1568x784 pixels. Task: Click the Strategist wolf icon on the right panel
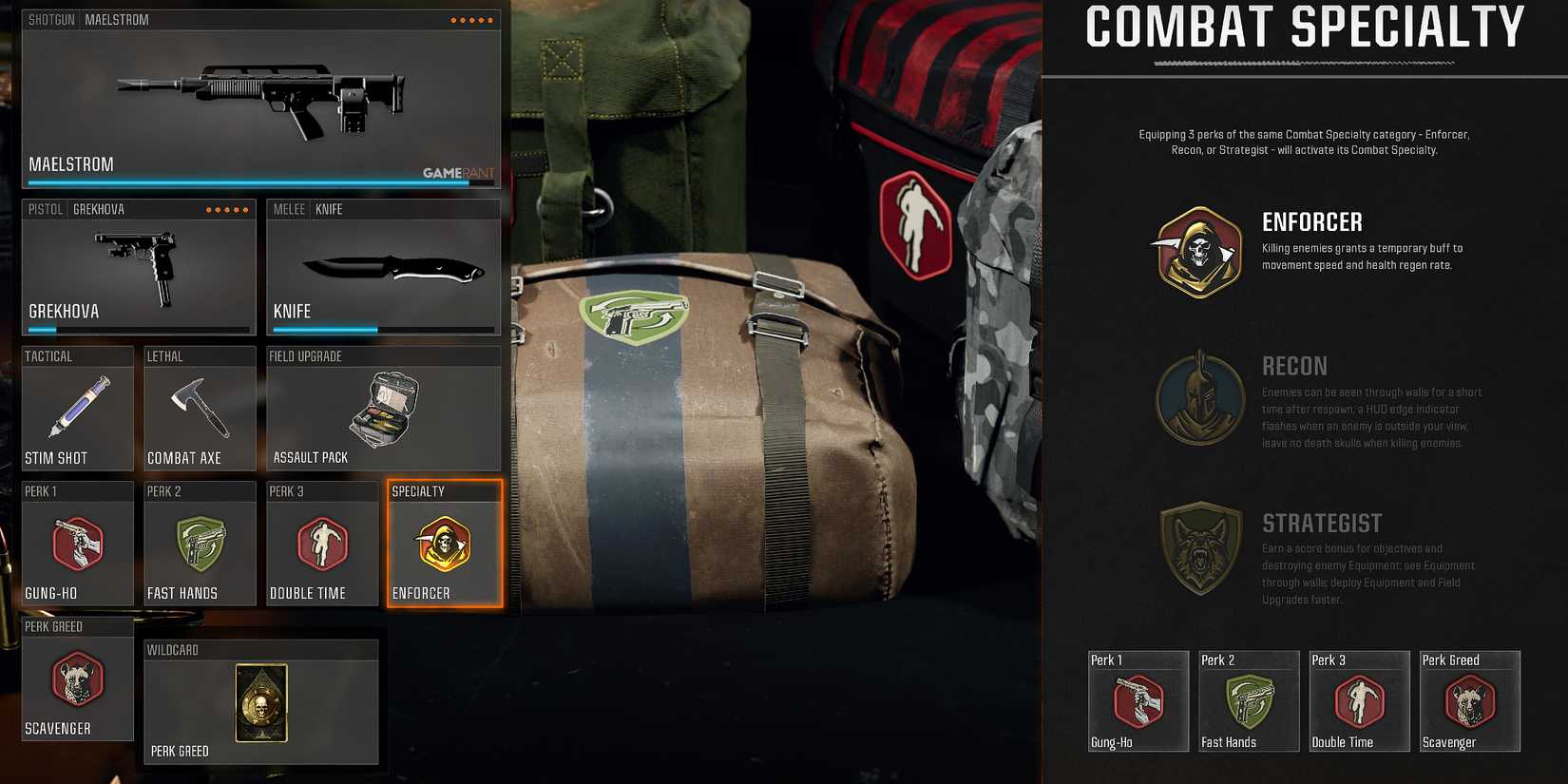1198,549
